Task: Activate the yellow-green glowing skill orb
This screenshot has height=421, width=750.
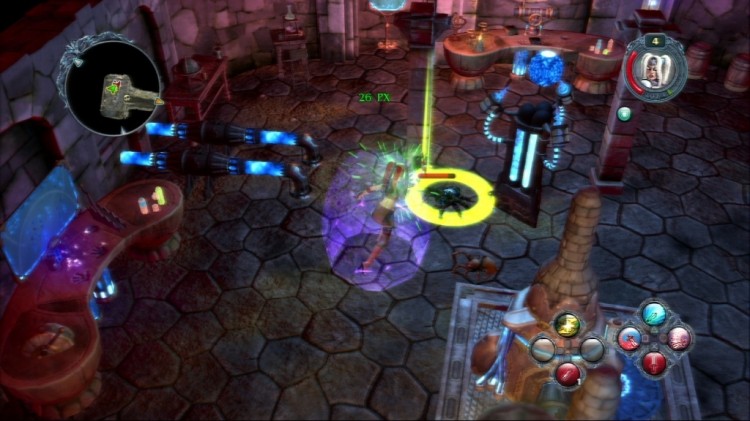Action: tap(567, 324)
